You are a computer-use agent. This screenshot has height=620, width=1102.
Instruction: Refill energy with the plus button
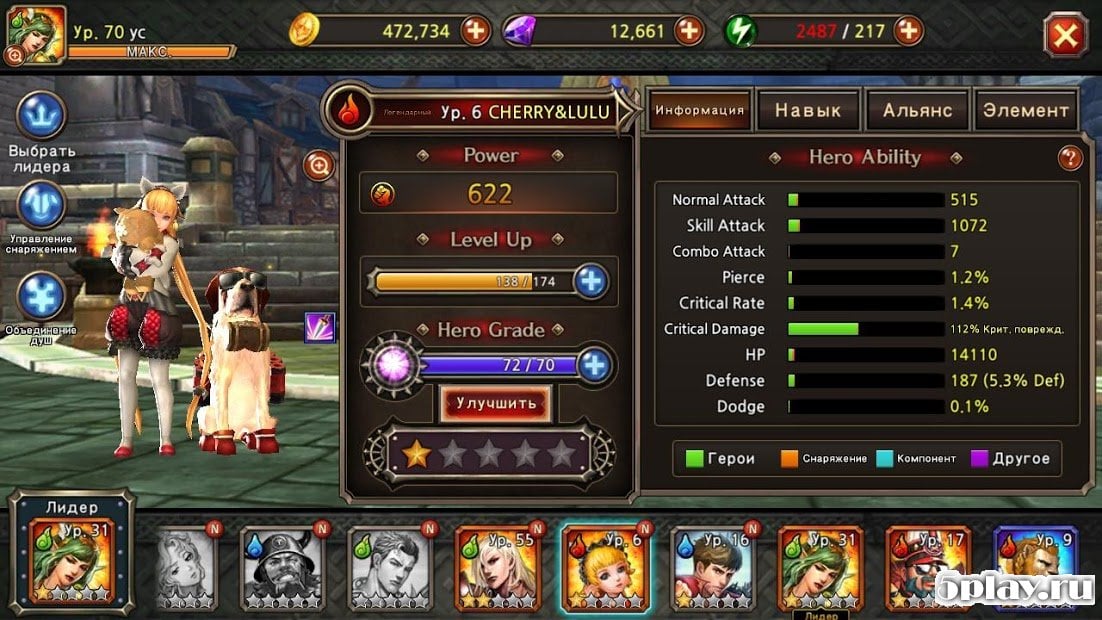click(909, 31)
